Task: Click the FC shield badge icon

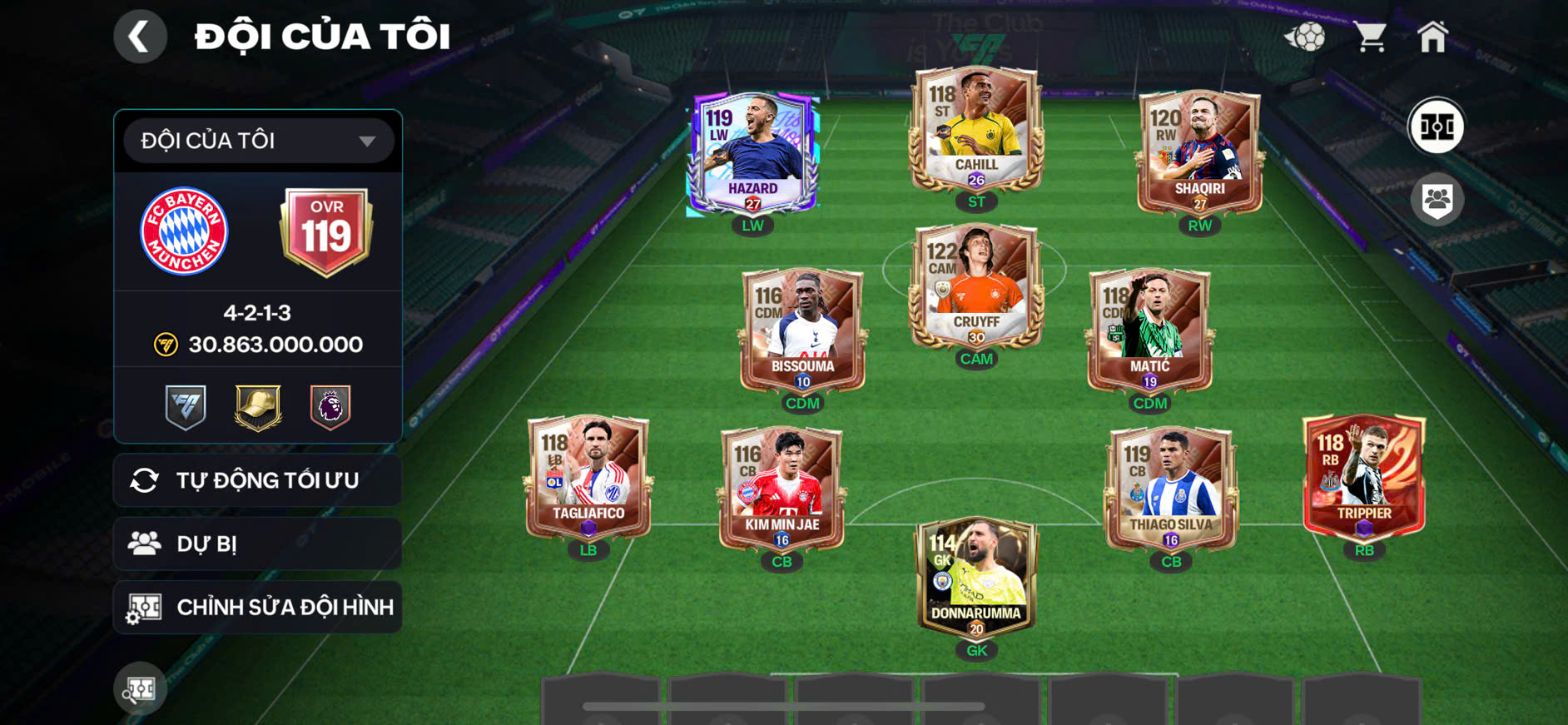Action: tap(185, 405)
